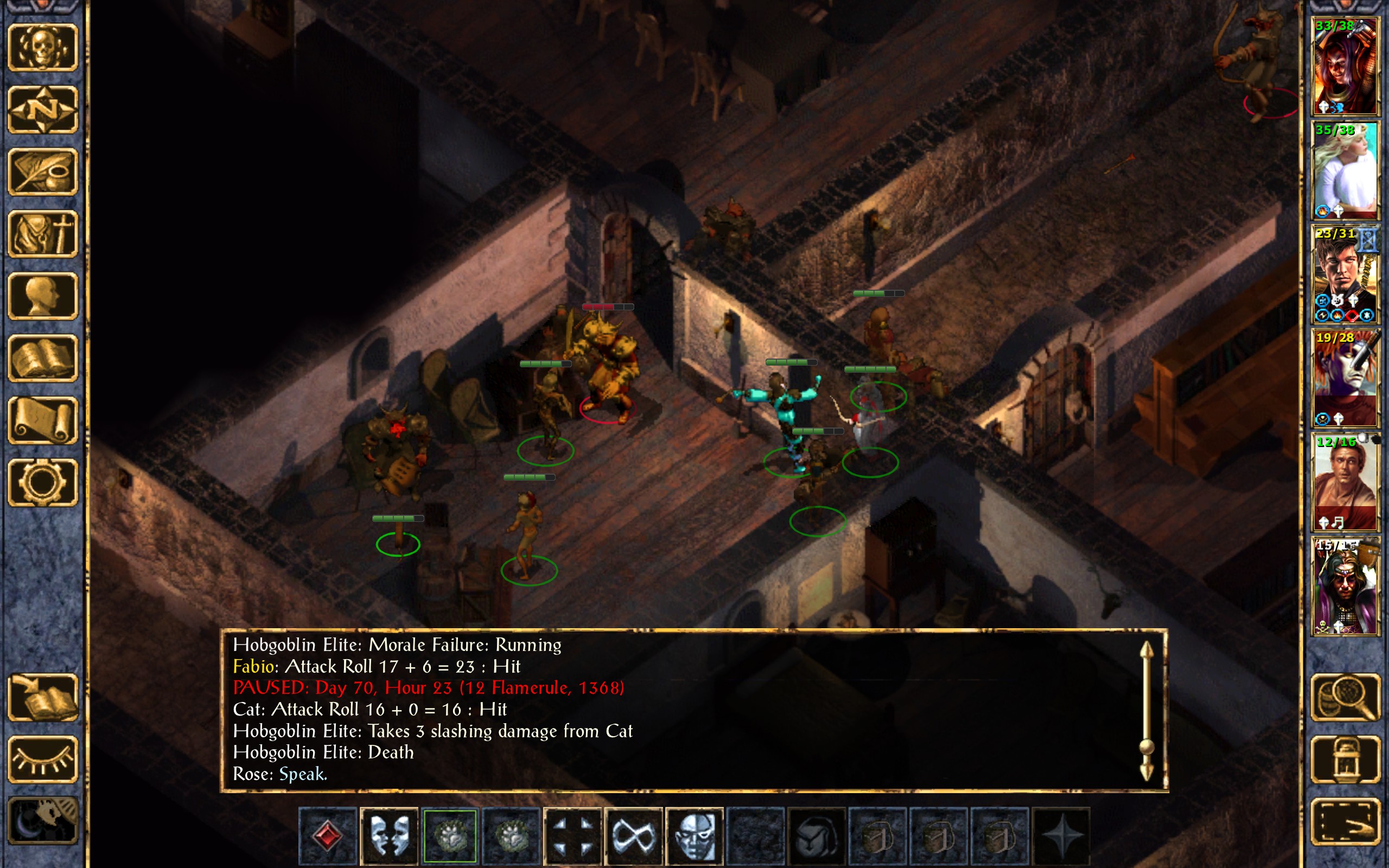Rest the party with the moon button
The image size is (1389, 868).
pyautogui.click(x=42, y=821)
